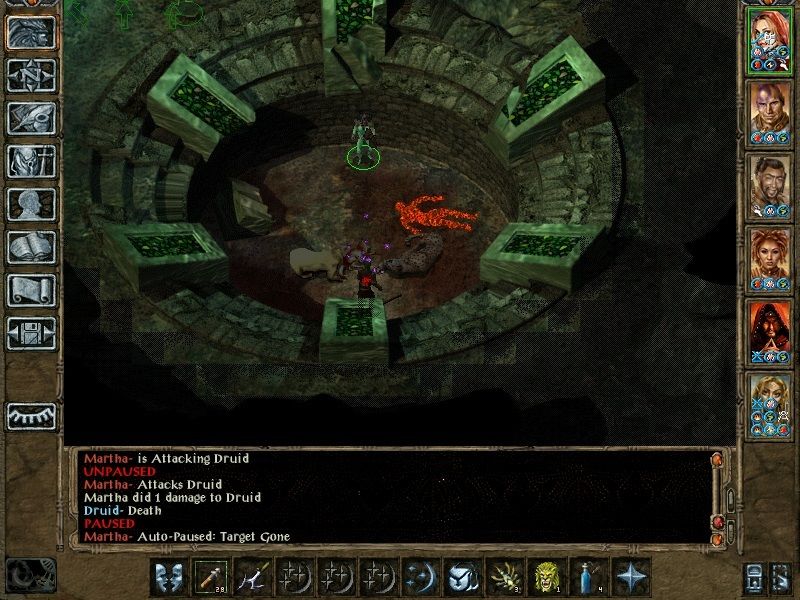The height and width of the screenshot is (600, 800).
Task: Open the inventory screen button
Action: point(31,161)
